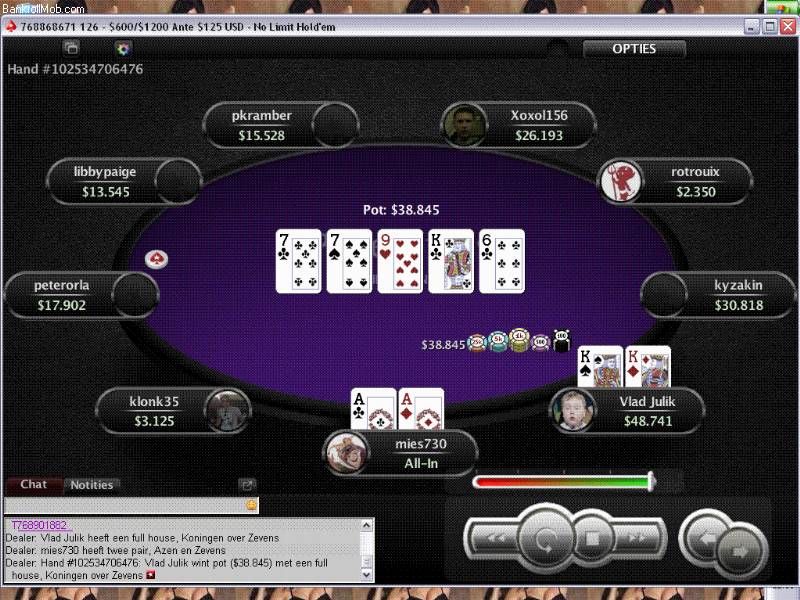Close the poker table window

click(787, 27)
